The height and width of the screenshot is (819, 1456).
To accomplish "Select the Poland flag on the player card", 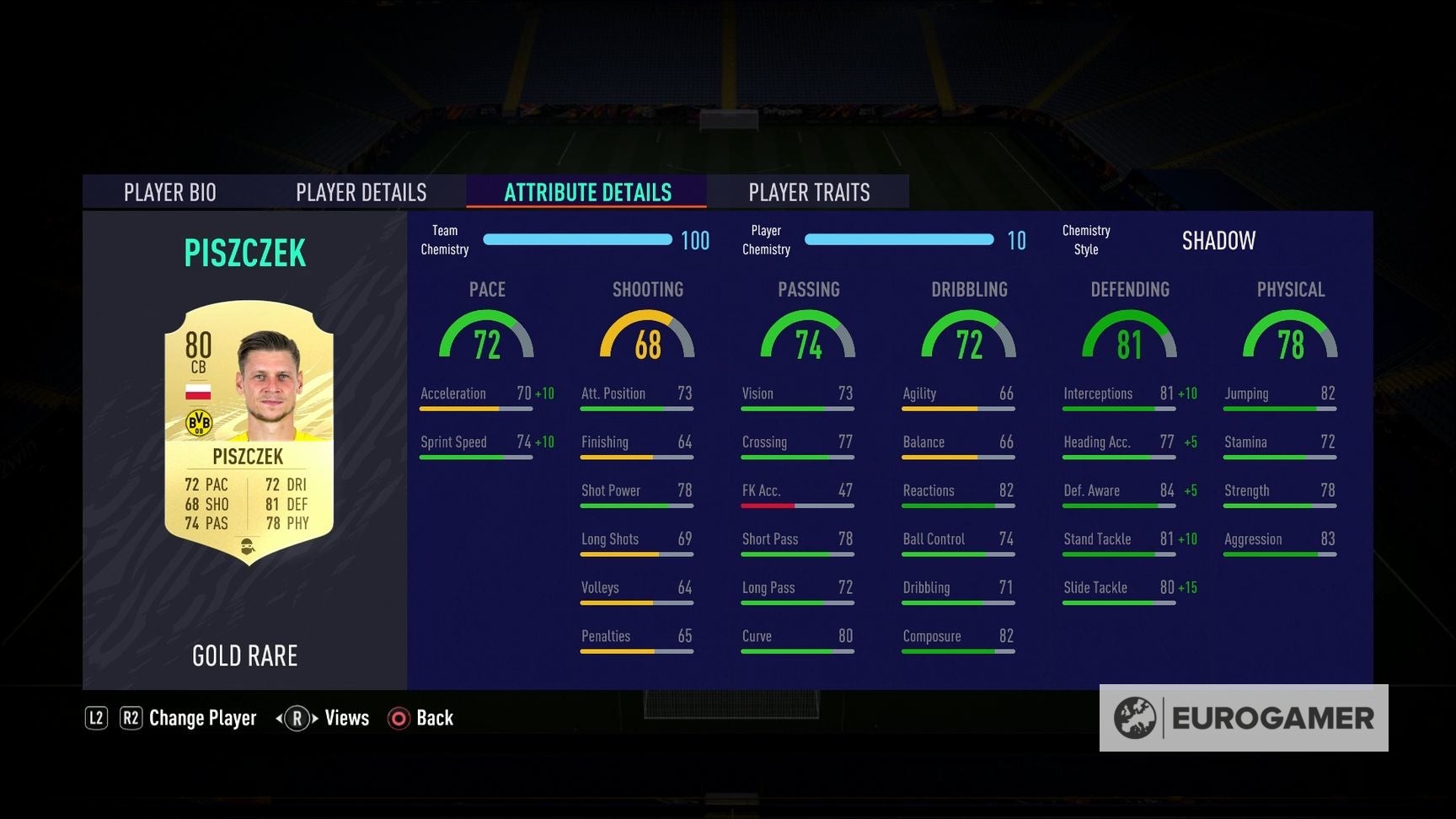I will click(x=200, y=391).
